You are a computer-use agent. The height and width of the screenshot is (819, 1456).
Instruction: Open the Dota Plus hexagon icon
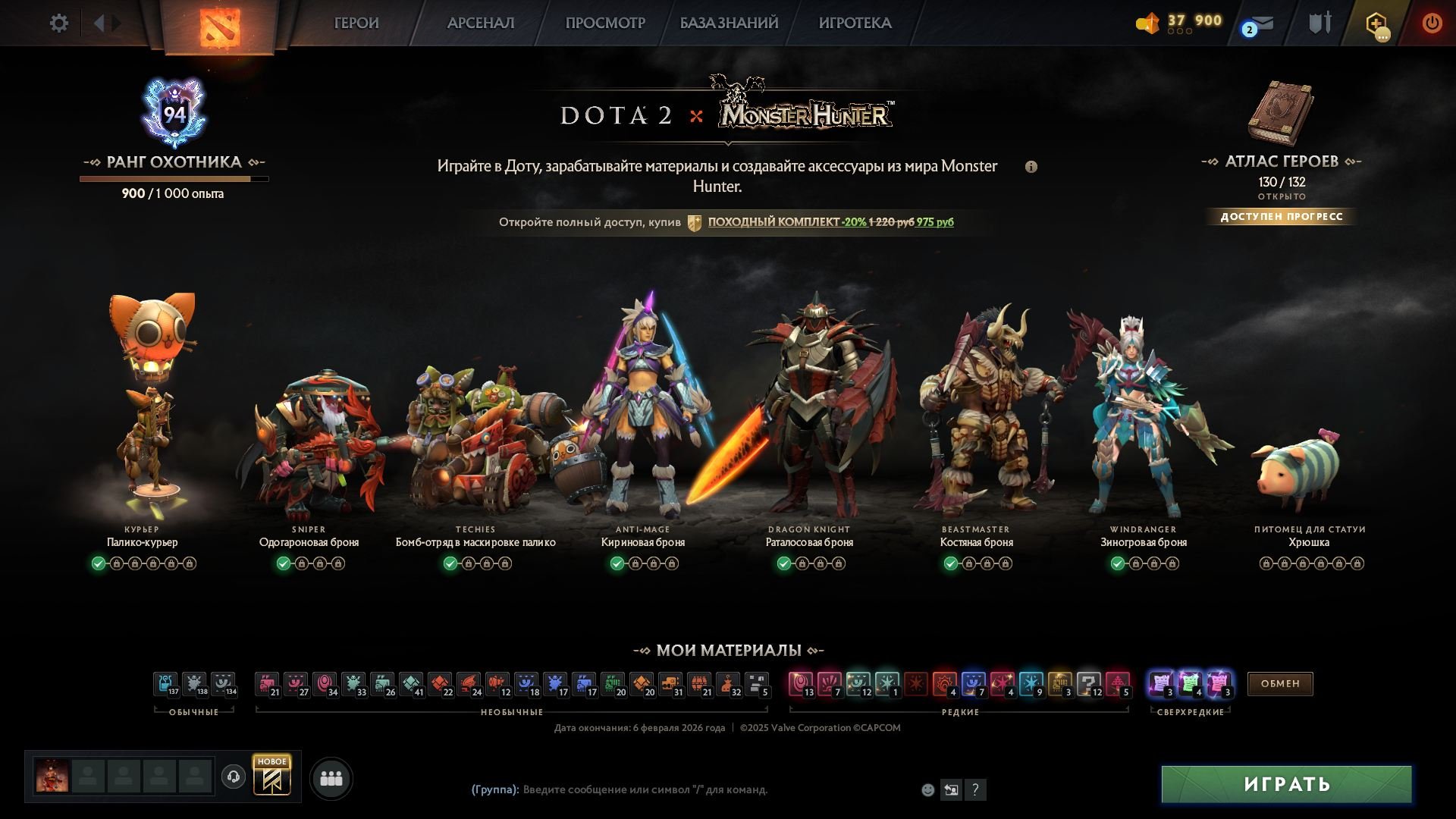click(1374, 24)
